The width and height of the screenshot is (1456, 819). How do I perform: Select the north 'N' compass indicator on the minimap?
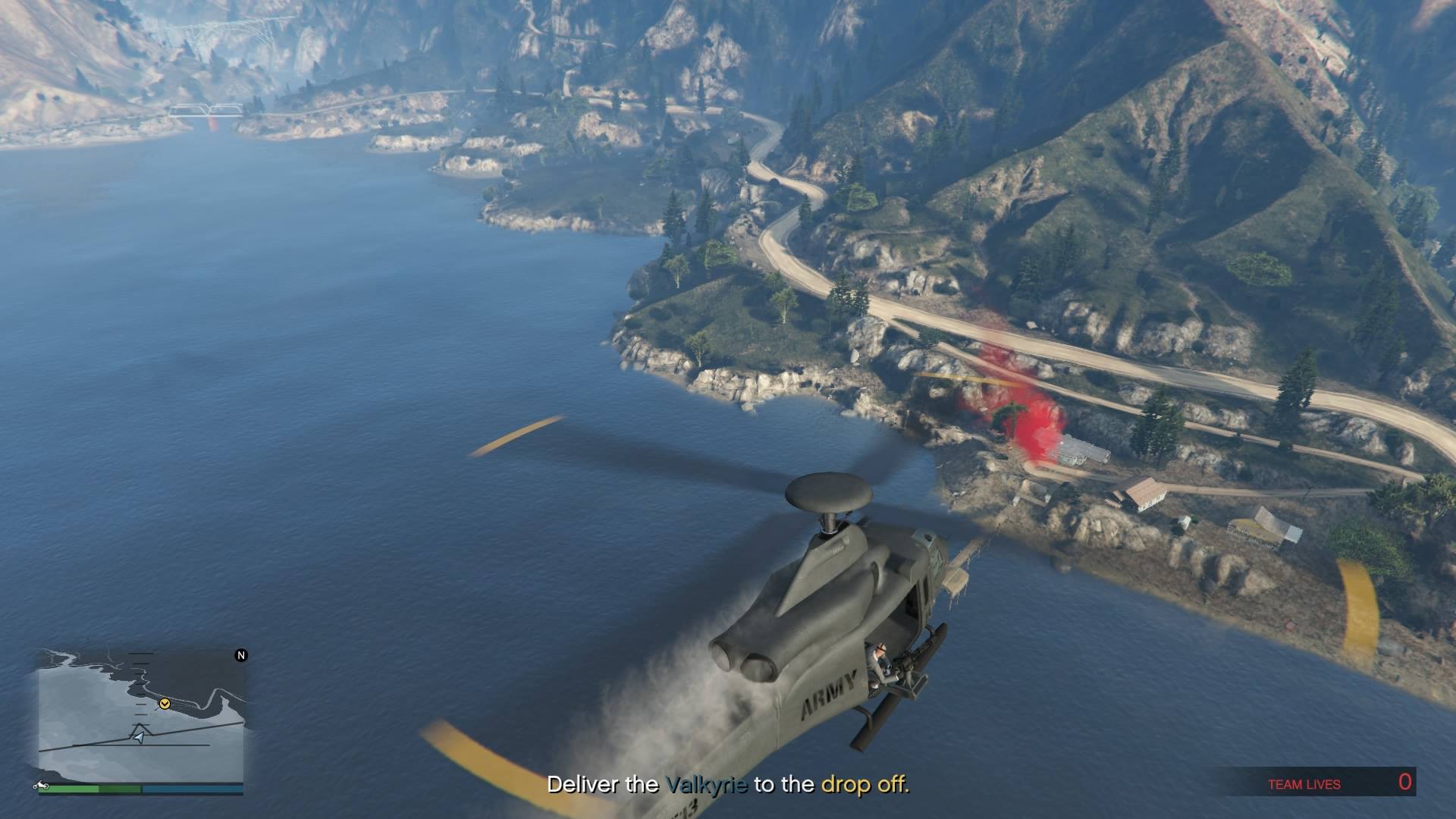[240, 655]
